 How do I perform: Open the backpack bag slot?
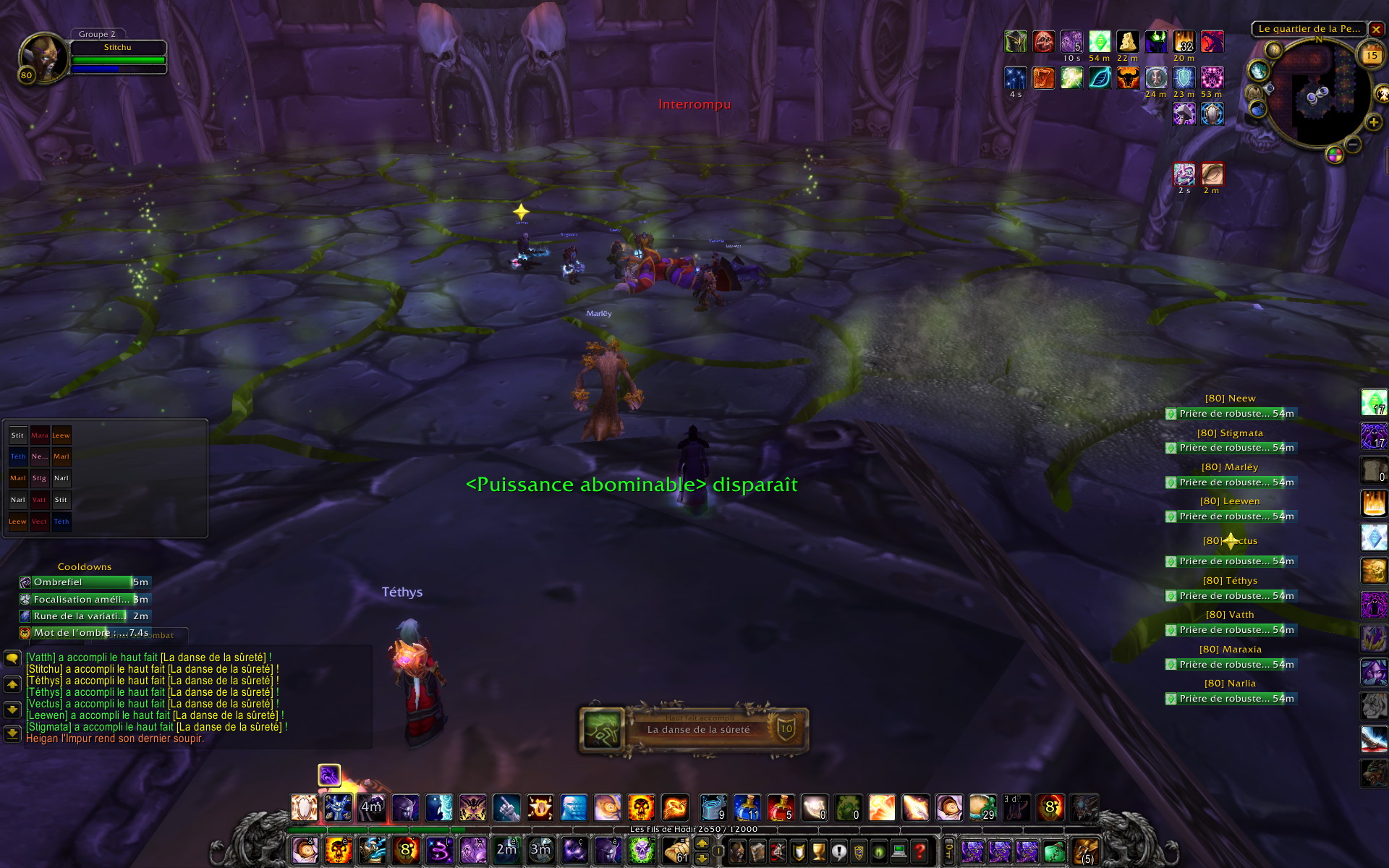(1085, 851)
